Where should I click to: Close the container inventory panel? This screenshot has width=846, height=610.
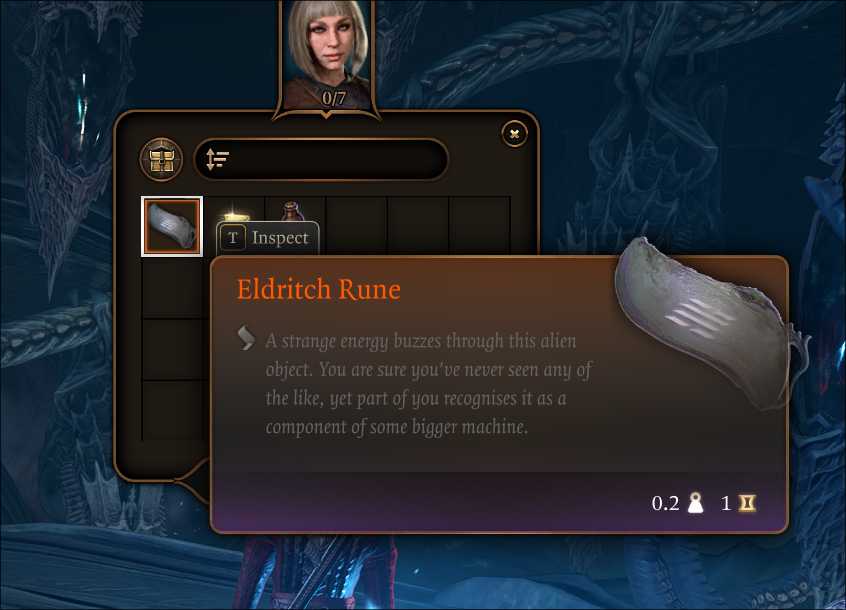coord(514,133)
